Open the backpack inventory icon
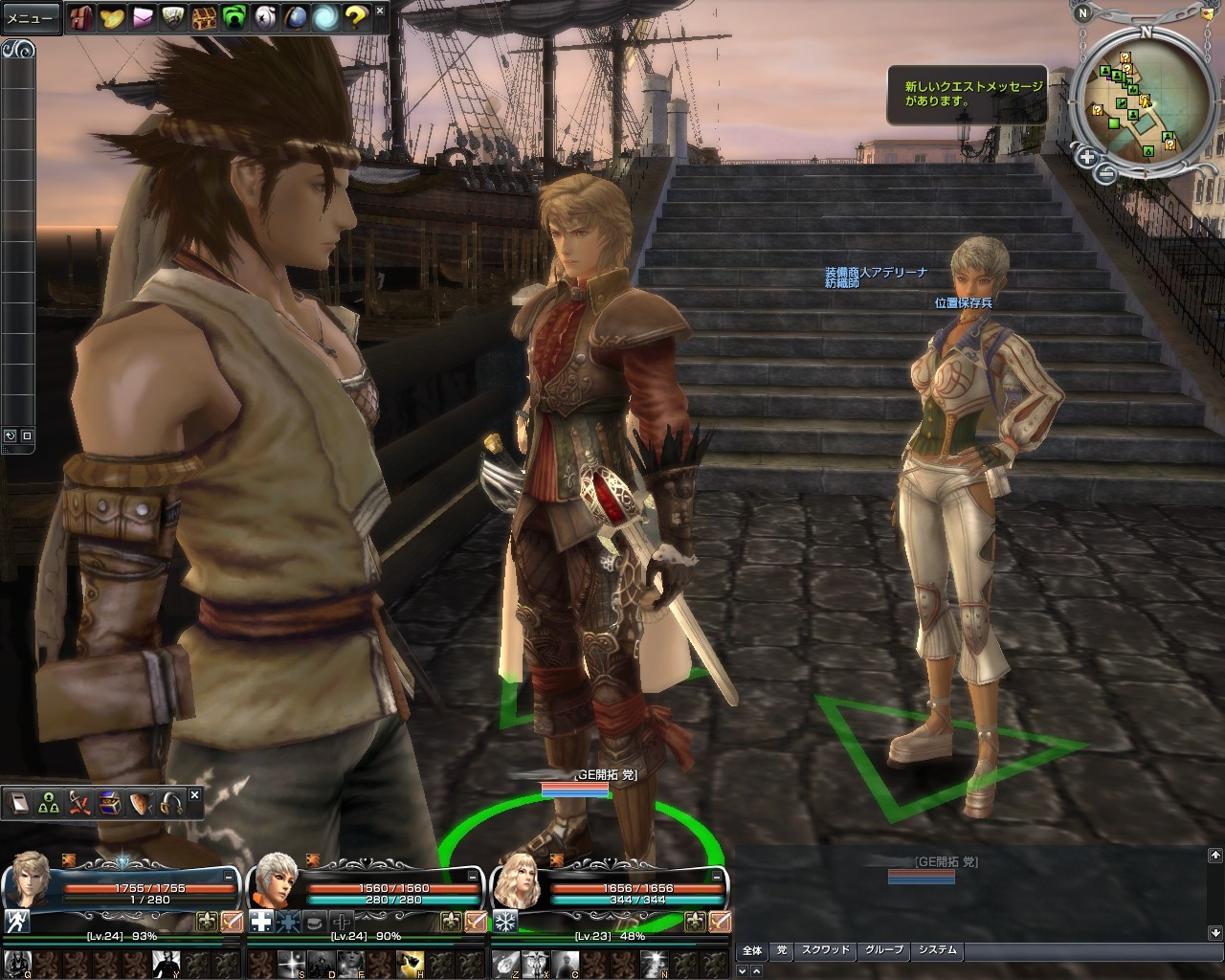 coord(81,17)
